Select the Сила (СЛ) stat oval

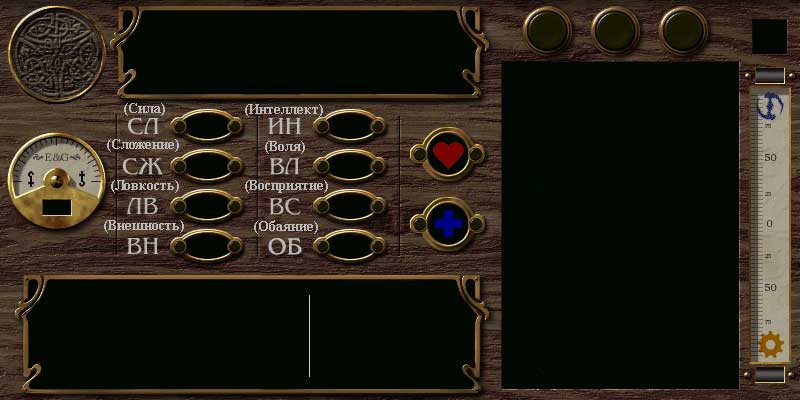click(x=207, y=127)
